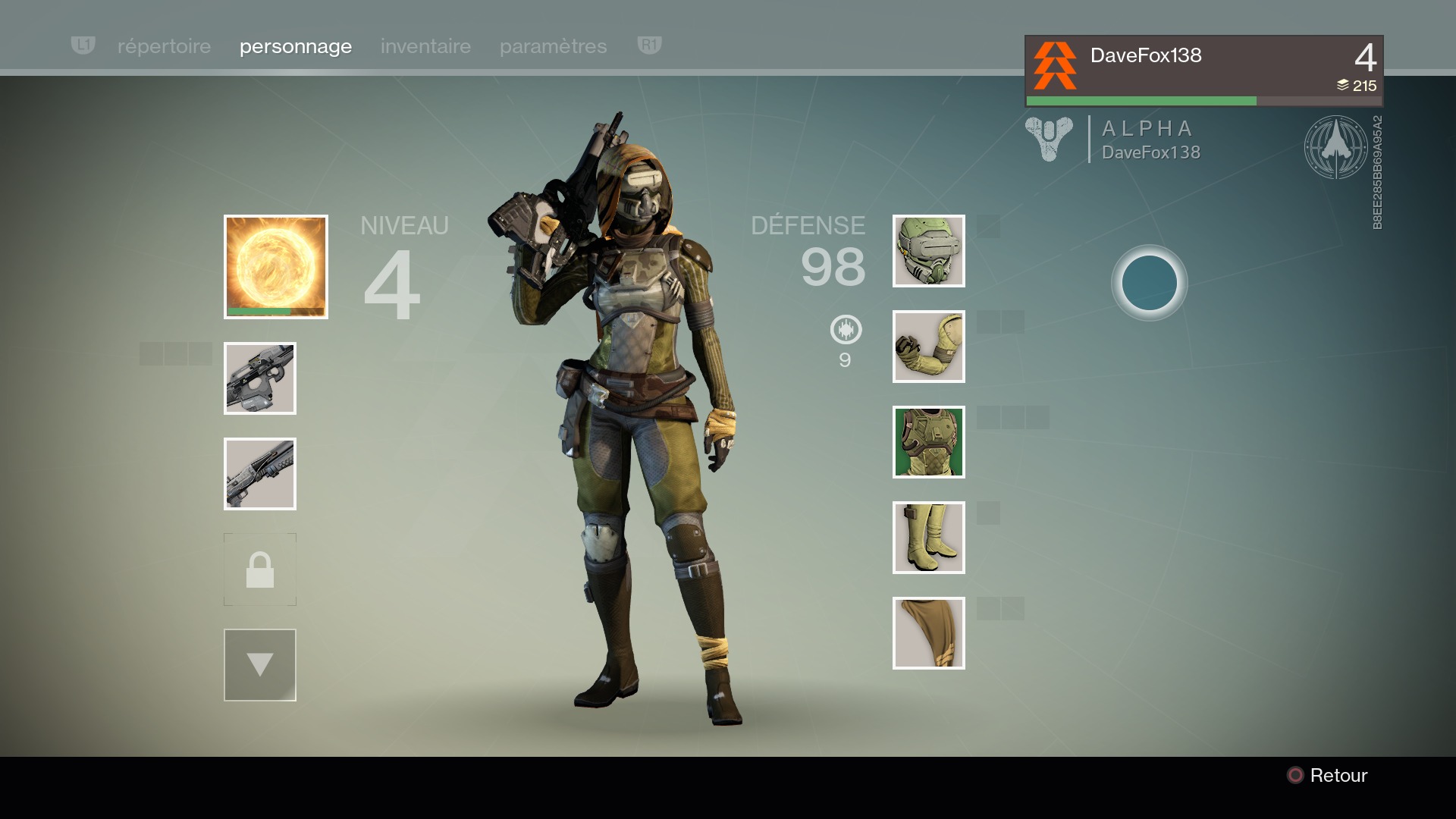This screenshot has height=819, width=1456.
Task: Open the glowing sun subclass slot
Action: point(276,266)
